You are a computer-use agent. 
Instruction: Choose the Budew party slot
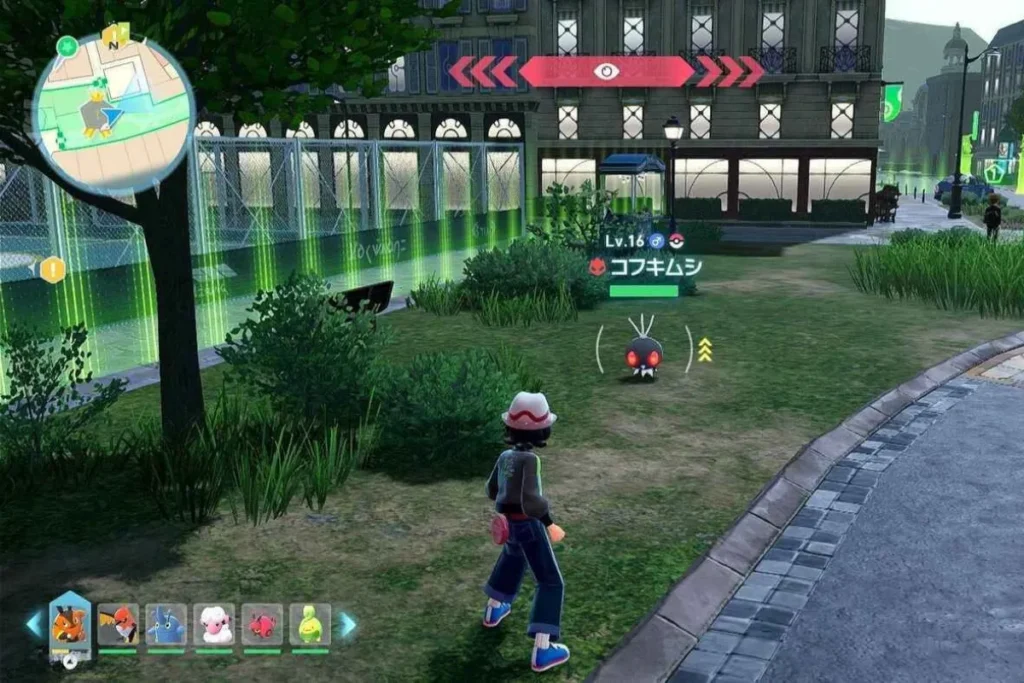click(310, 625)
